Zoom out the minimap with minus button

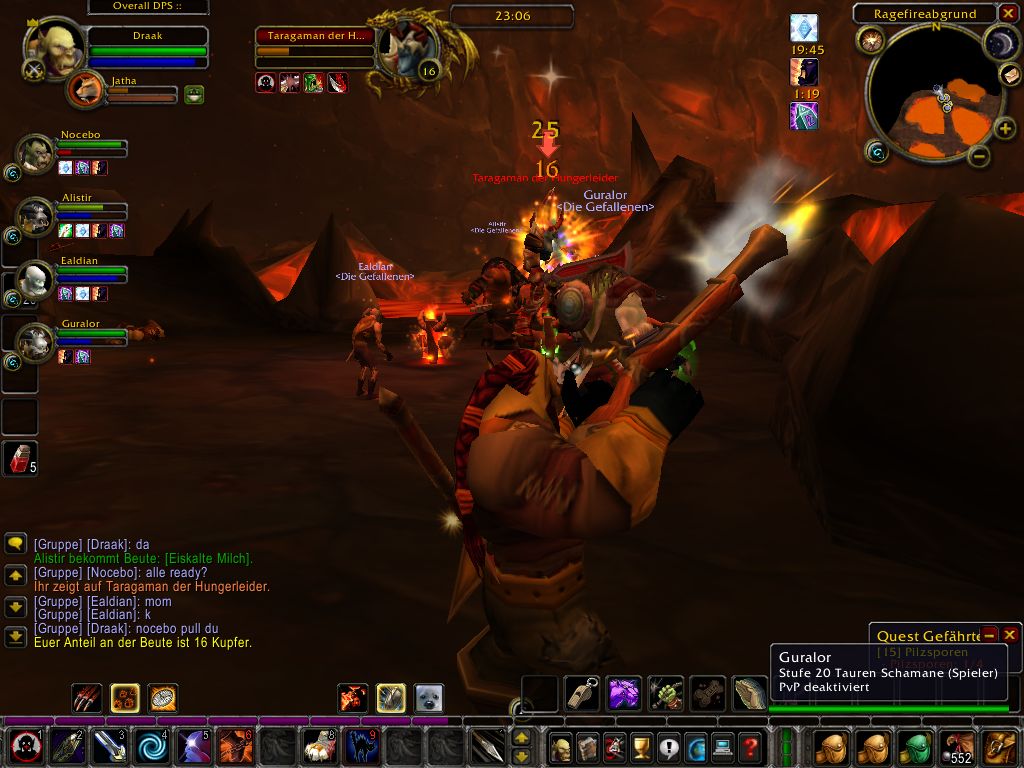tap(979, 155)
